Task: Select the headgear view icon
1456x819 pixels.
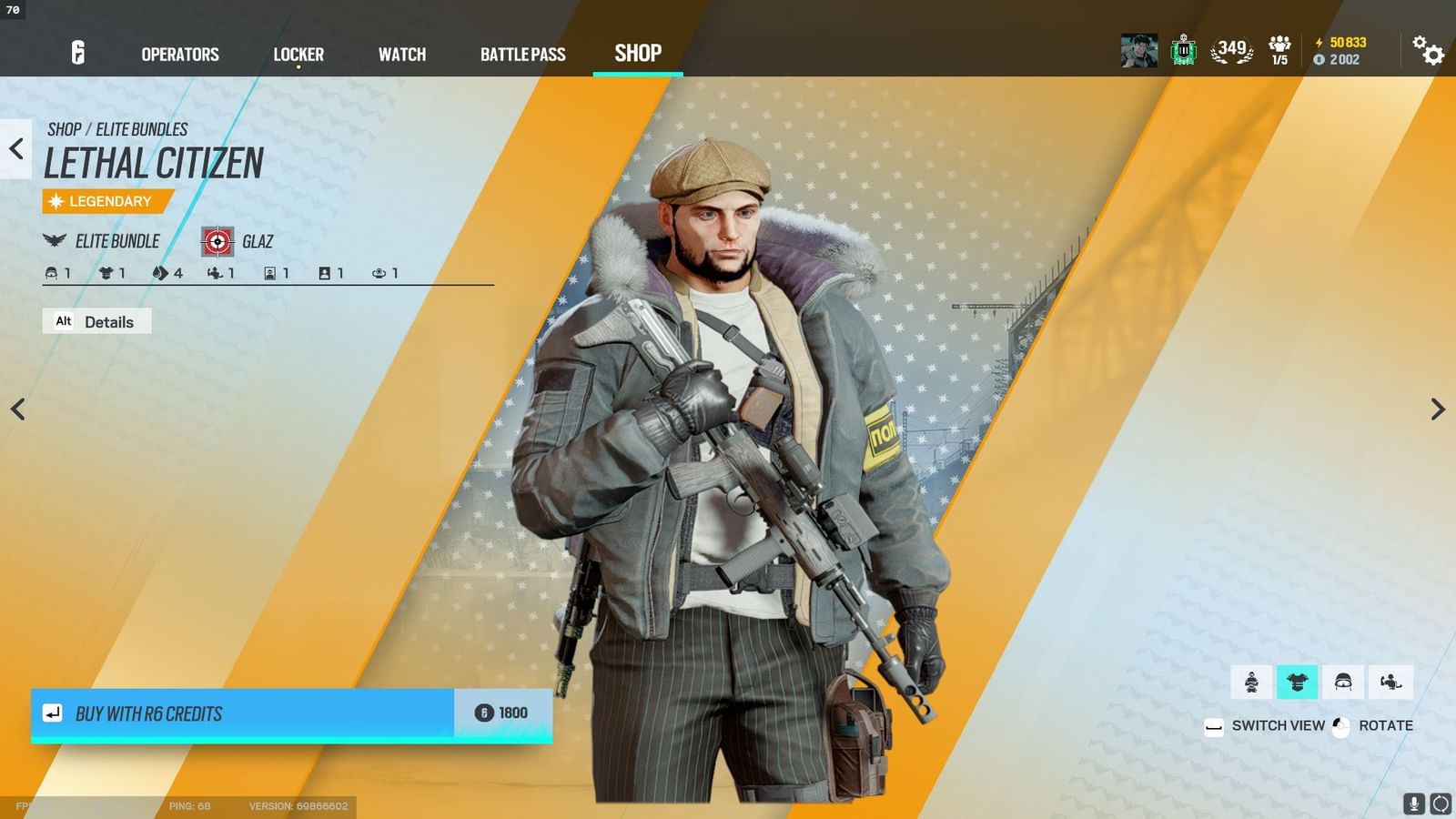Action: tap(1343, 681)
